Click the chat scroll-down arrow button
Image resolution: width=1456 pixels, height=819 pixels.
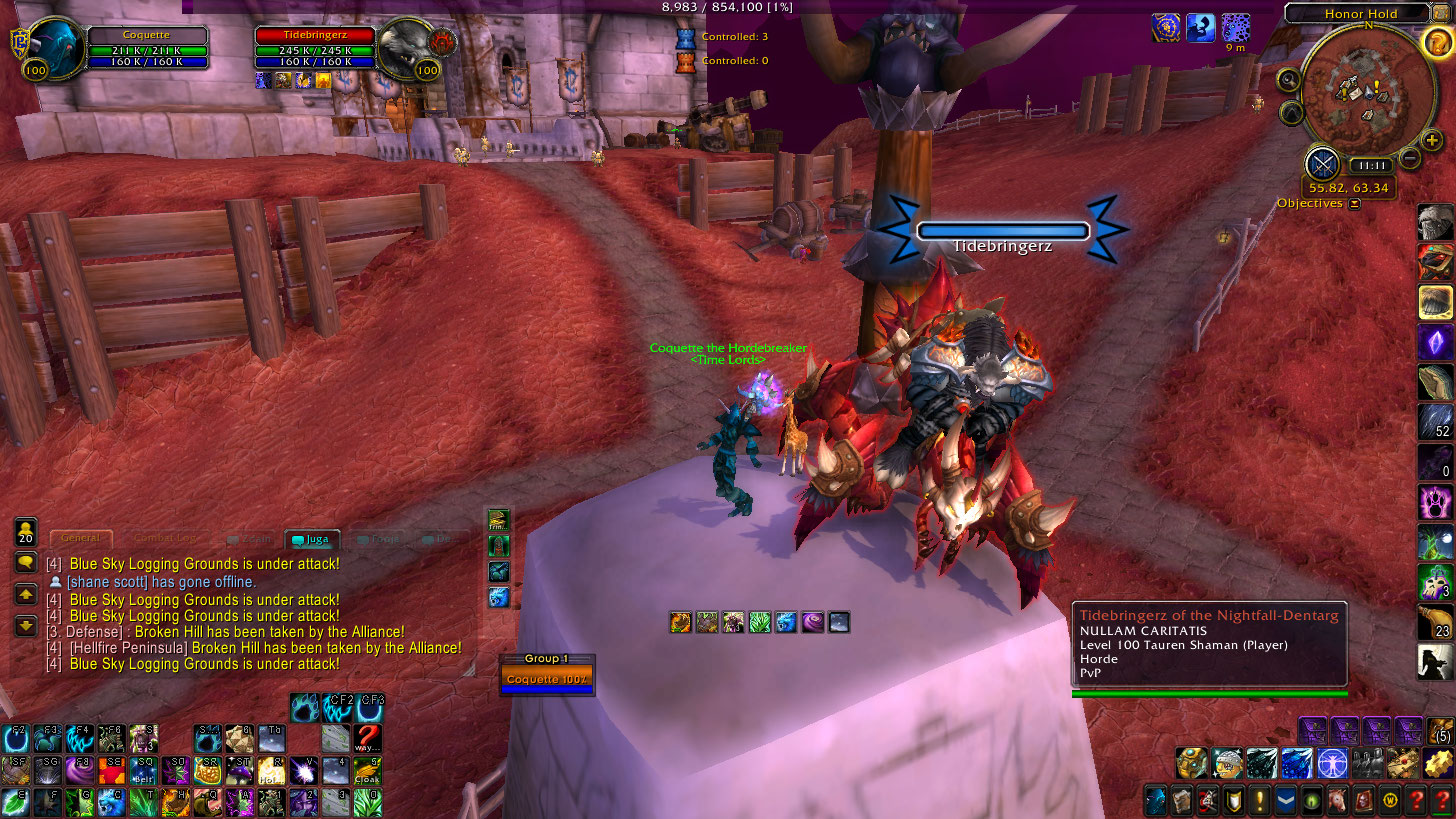pos(26,626)
